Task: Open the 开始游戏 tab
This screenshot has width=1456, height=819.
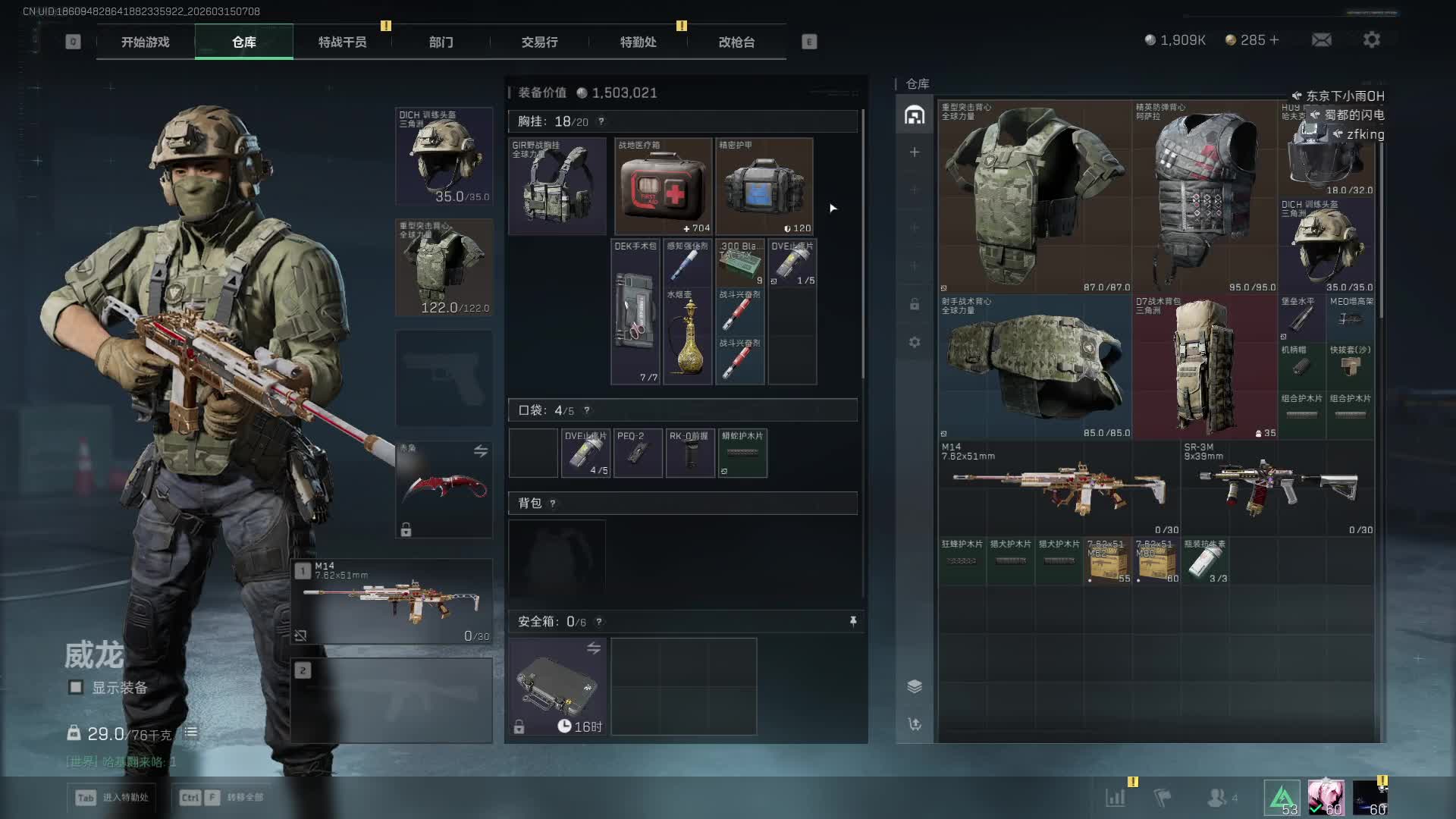Action: (x=145, y=42)
